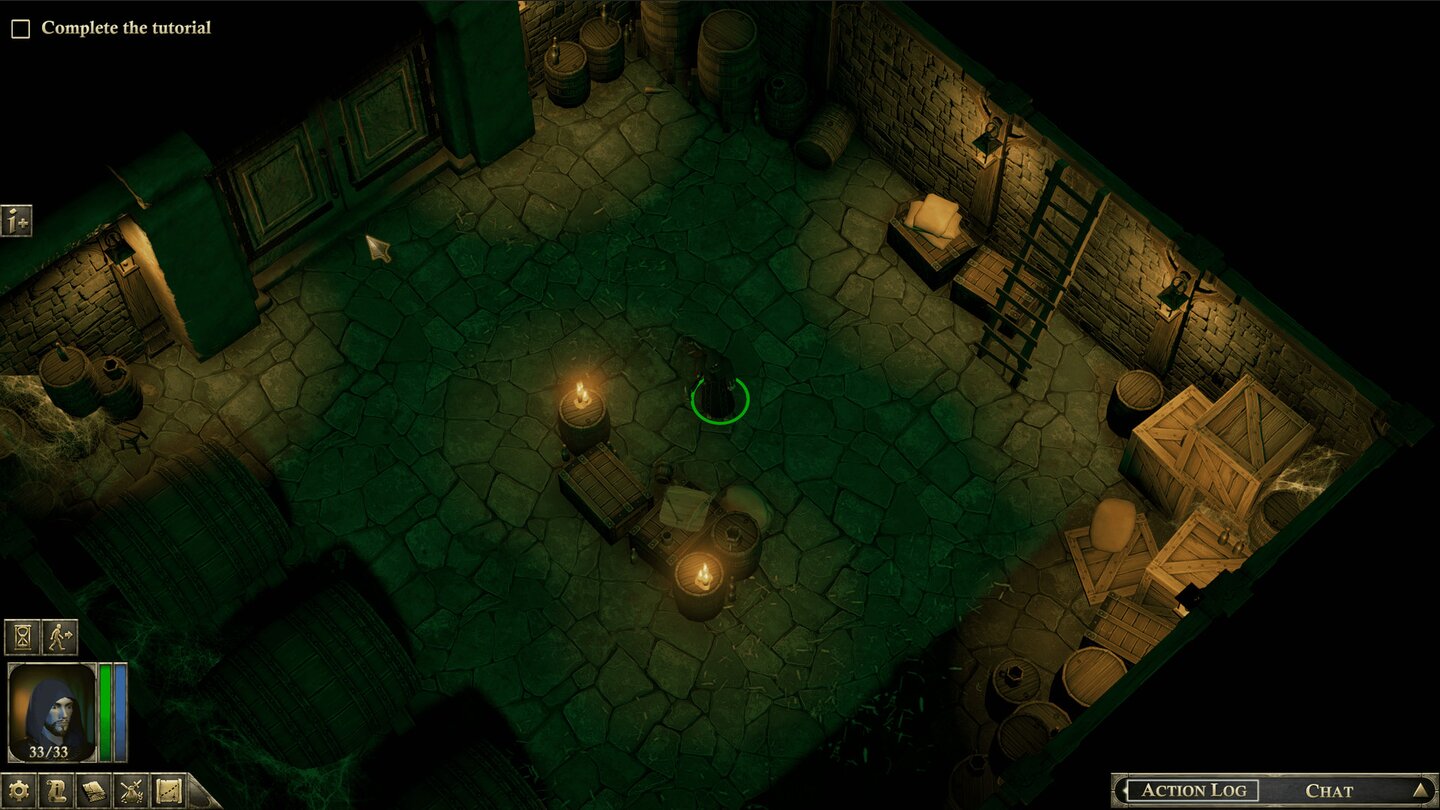Open the spellbook icon on the bottom toolbar
1440x810 pixels.
[x=93, y=790]
